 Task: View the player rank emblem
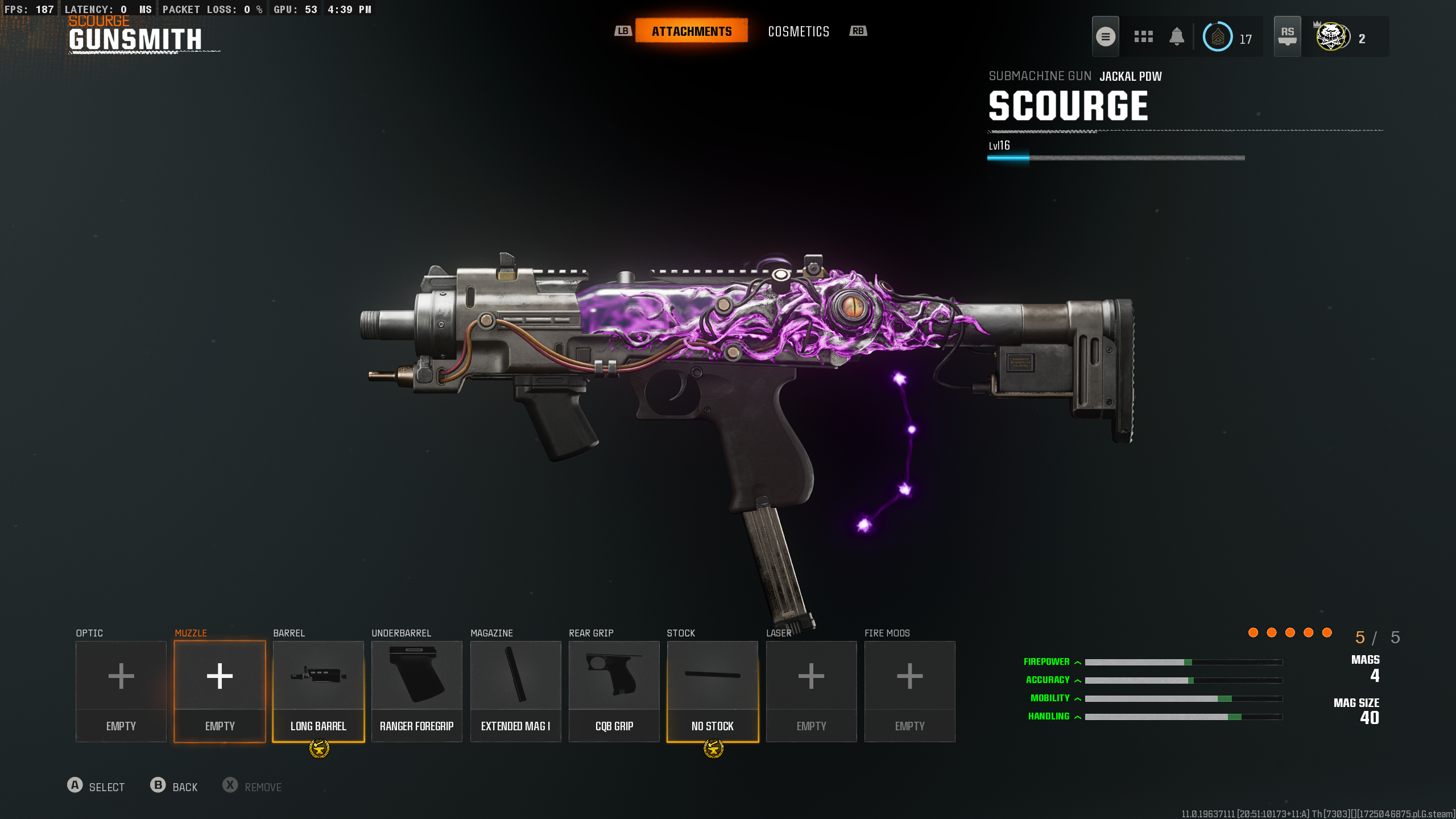(x=1218, y=37)
